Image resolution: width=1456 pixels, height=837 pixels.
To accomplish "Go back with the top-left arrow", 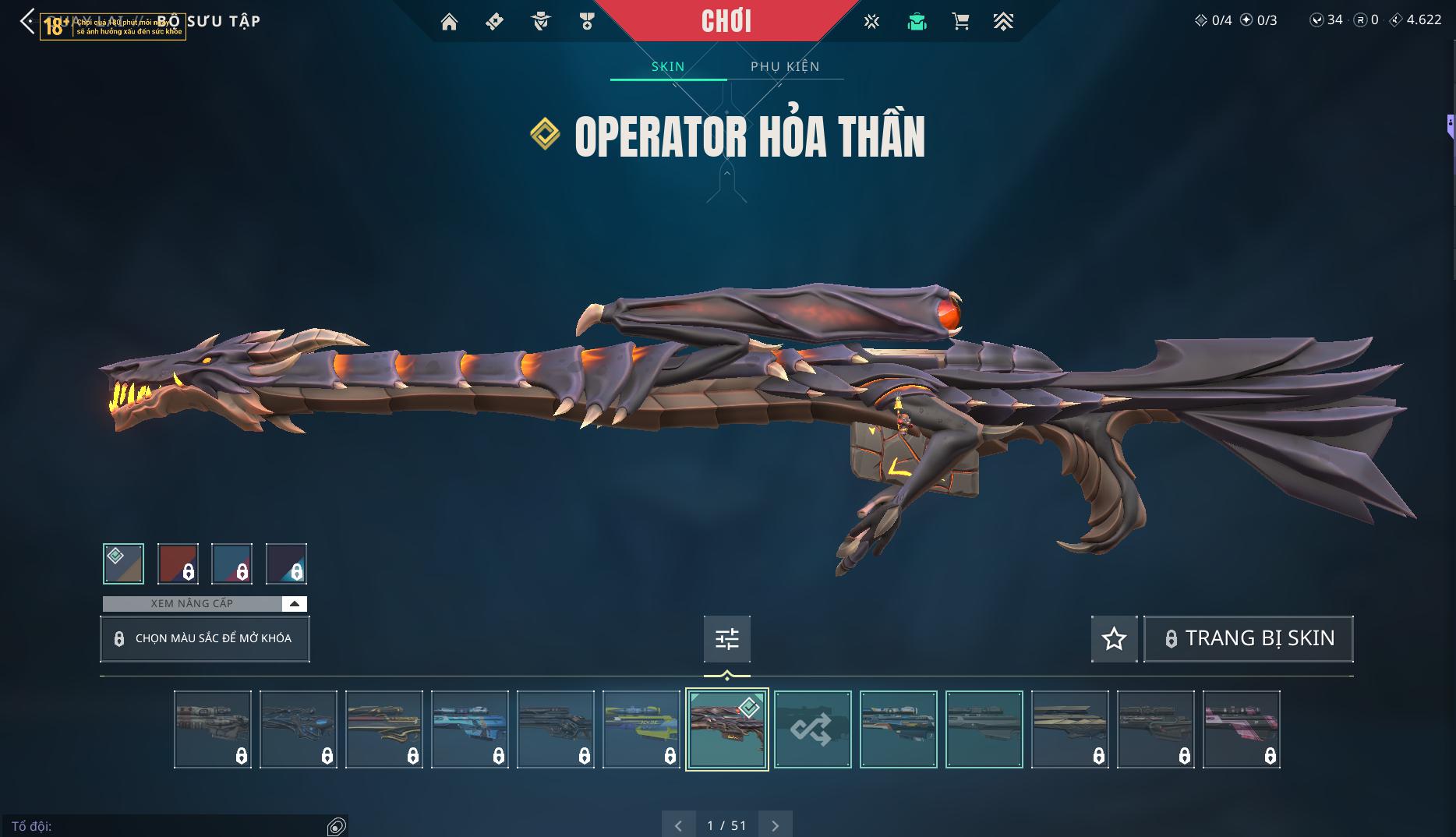I will click(27, 22).
